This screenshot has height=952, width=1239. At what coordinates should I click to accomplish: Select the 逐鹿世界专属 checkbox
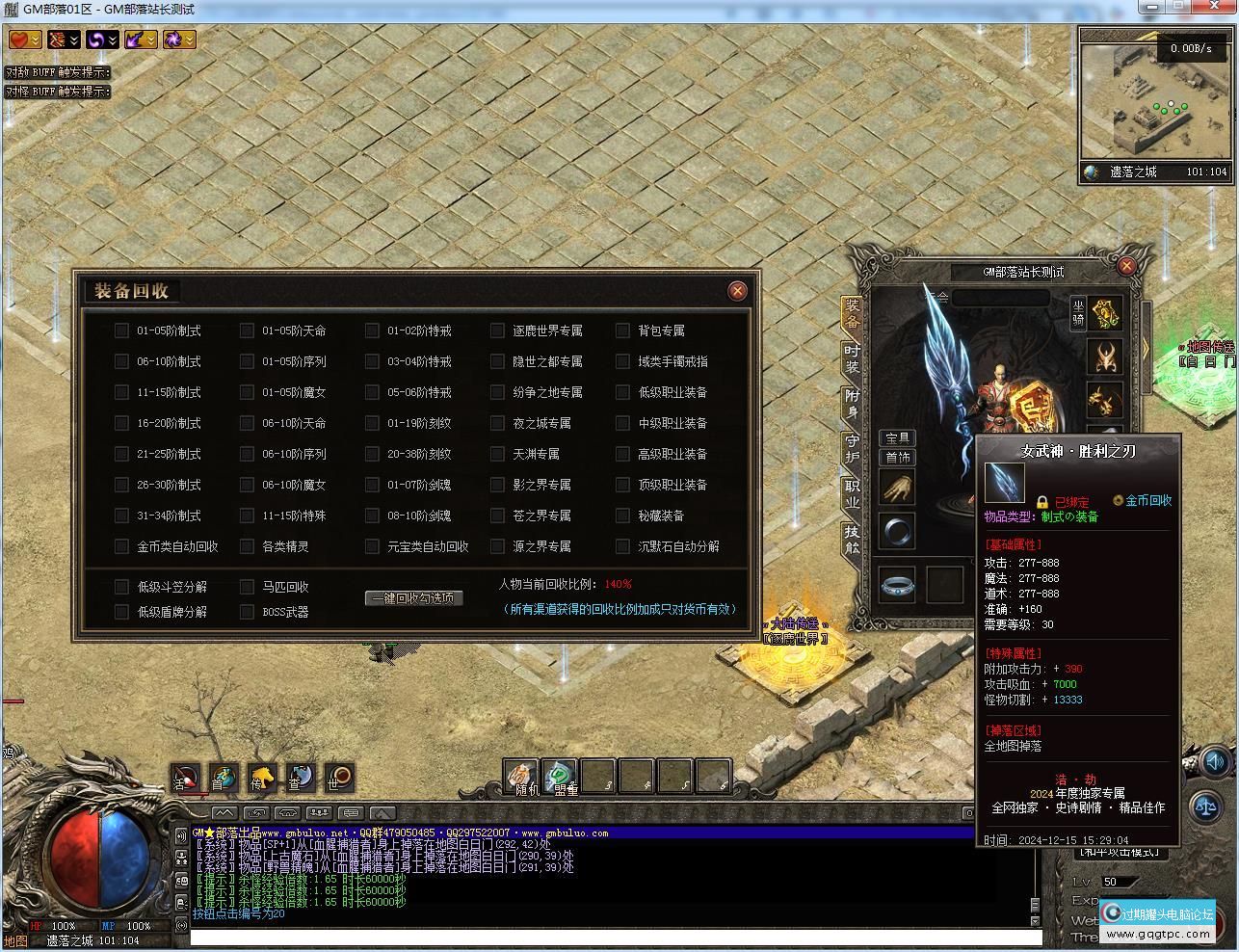pyautogui.click(x=497, y=331)
